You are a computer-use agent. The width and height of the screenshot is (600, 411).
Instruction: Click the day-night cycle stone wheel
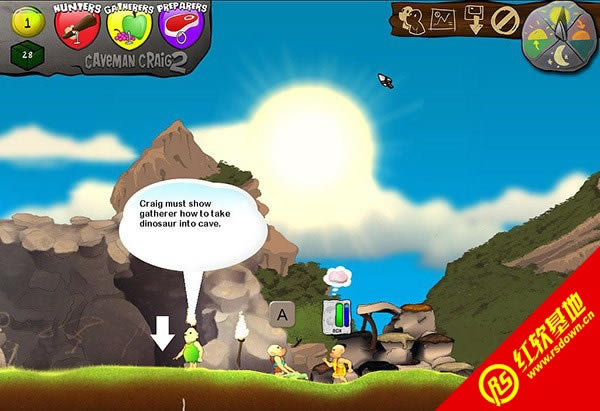pos(560,38)
